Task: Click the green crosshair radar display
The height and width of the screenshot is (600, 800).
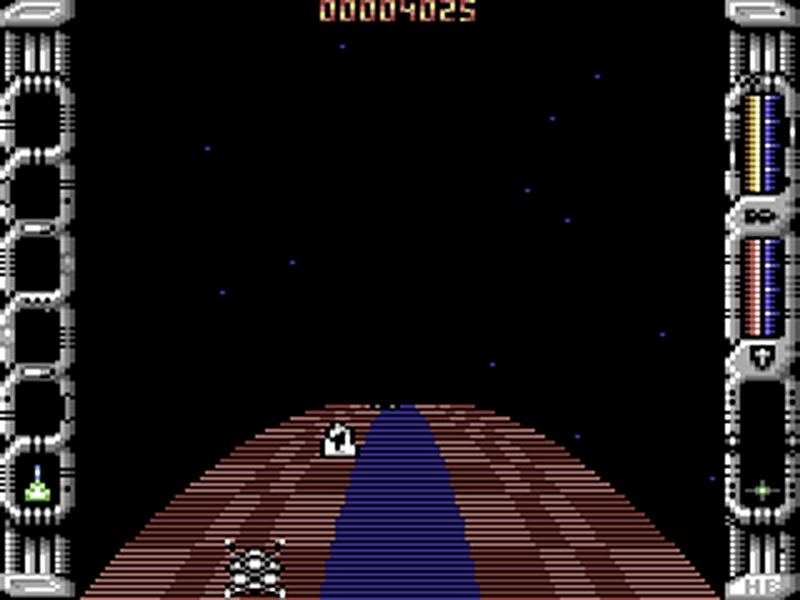Action: (762, 490)
